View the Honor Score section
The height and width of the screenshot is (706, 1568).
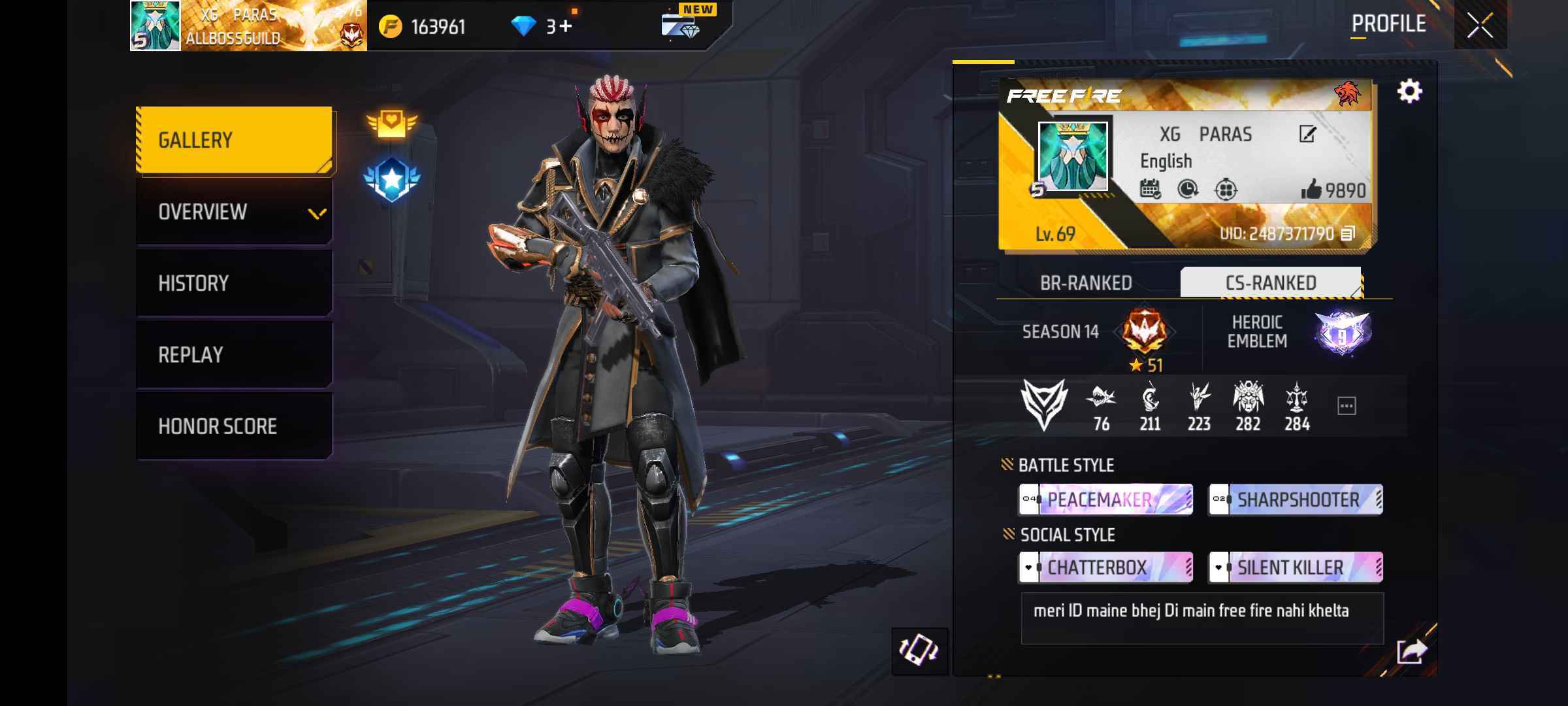[234, 426]
